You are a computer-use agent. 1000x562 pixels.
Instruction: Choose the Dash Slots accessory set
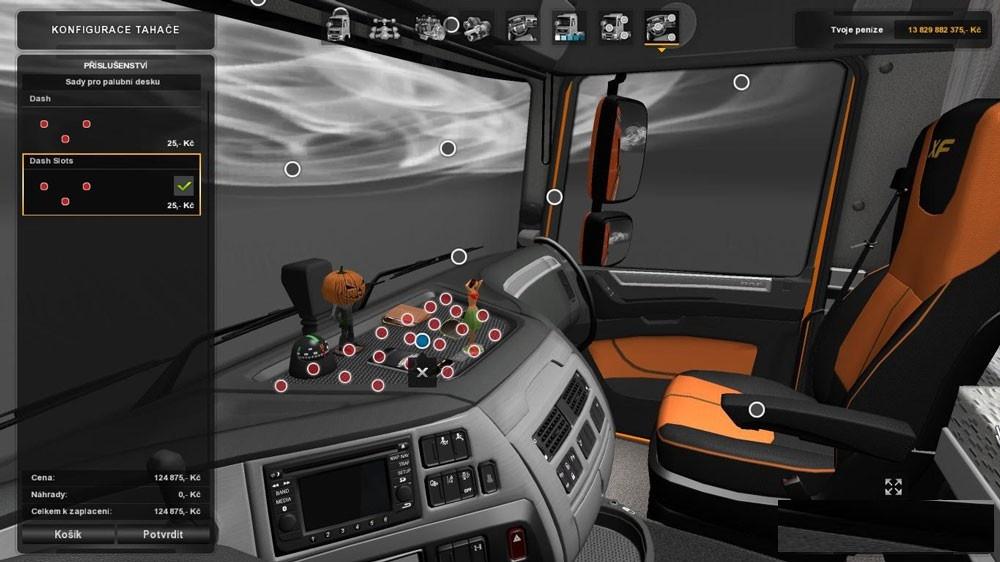click(112, 185)
